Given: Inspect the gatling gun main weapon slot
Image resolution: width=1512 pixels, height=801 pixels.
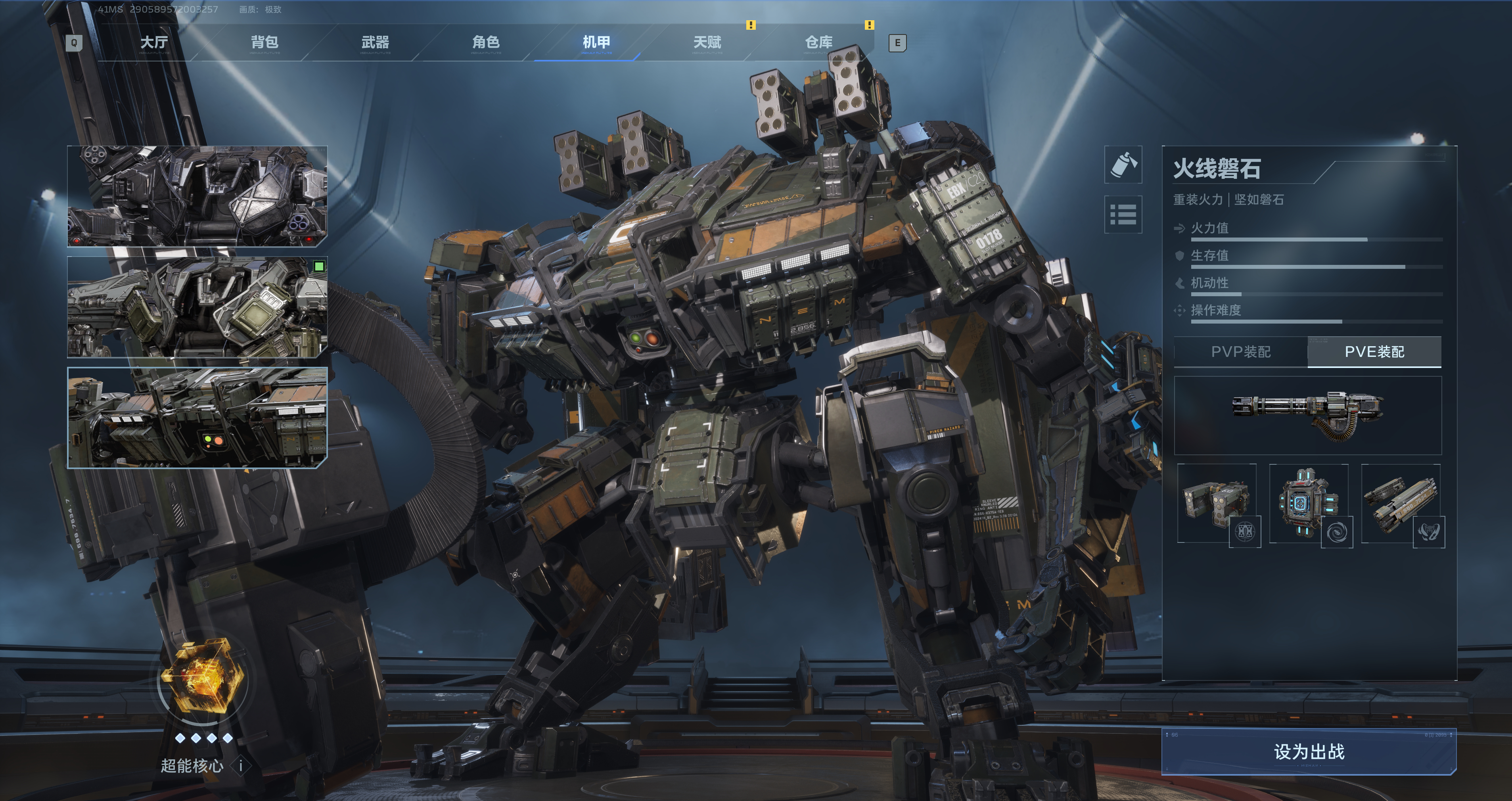Looking at the screenshot, I should coord(1308,416).
